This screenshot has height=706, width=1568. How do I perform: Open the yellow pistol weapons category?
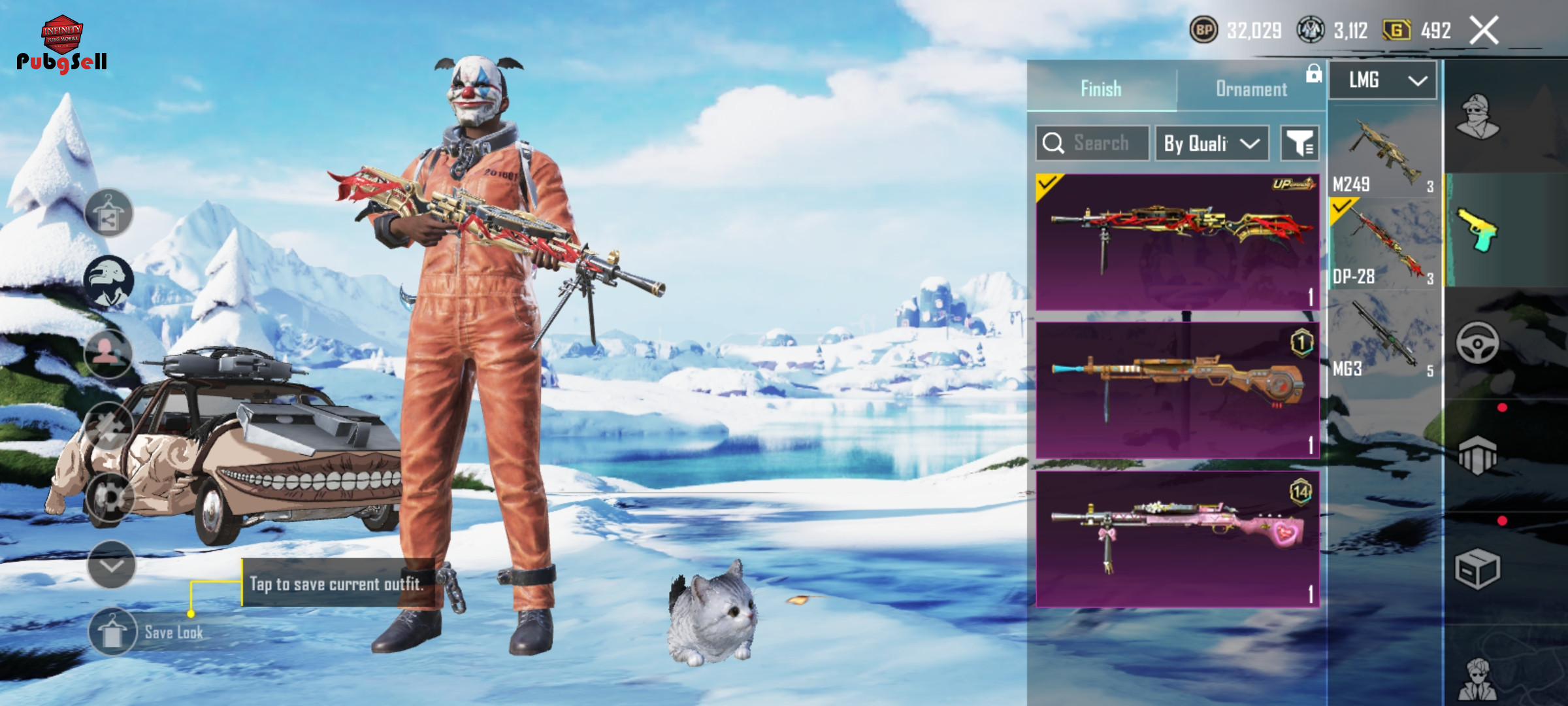pos(1478,230)
